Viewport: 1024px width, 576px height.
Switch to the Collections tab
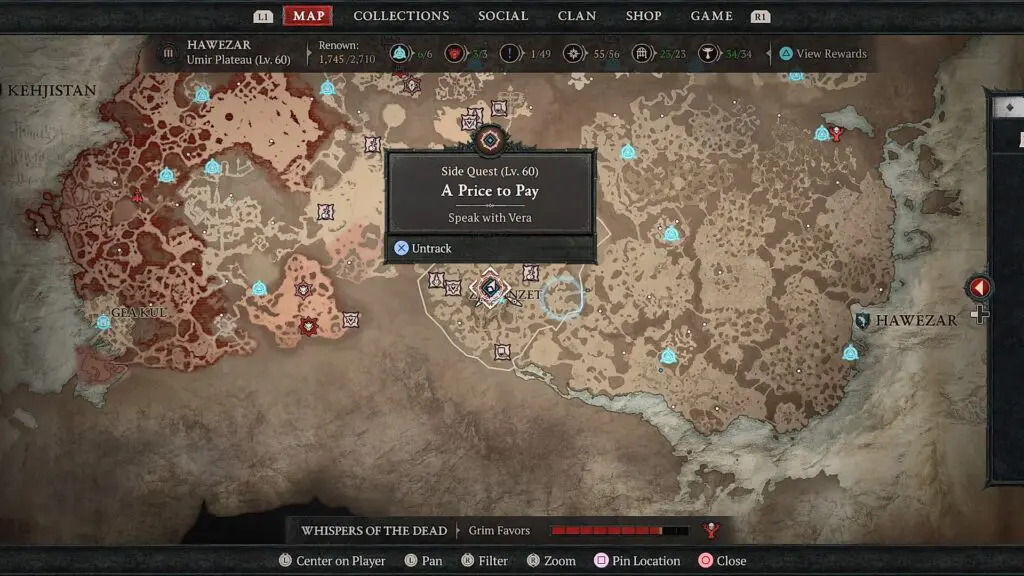[x=401, y=16]
